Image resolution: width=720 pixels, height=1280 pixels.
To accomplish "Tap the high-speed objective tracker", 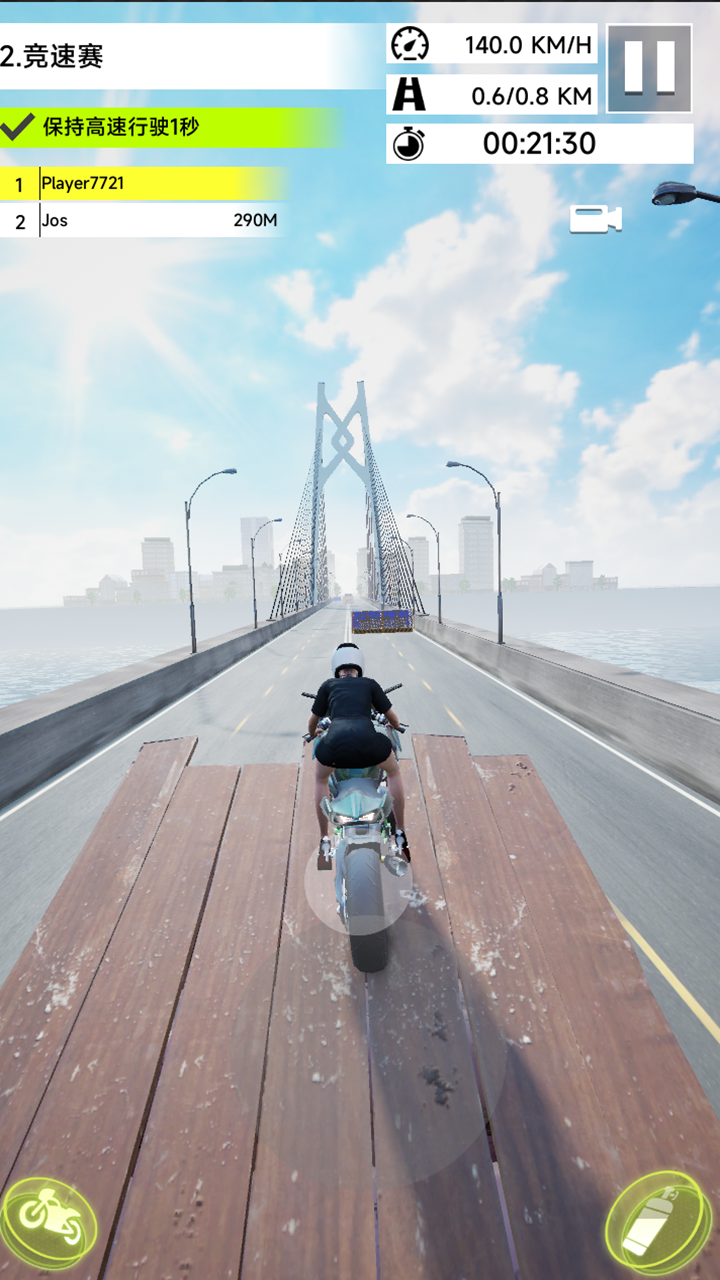I will 170,127.
